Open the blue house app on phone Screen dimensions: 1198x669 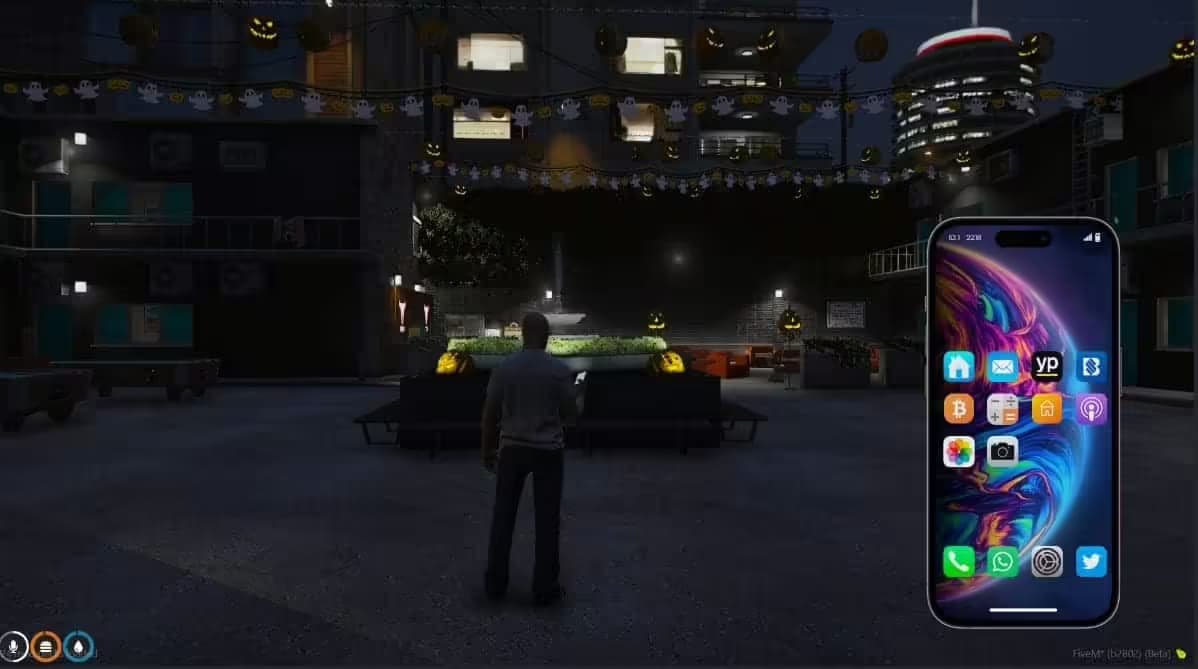[958, 367]
